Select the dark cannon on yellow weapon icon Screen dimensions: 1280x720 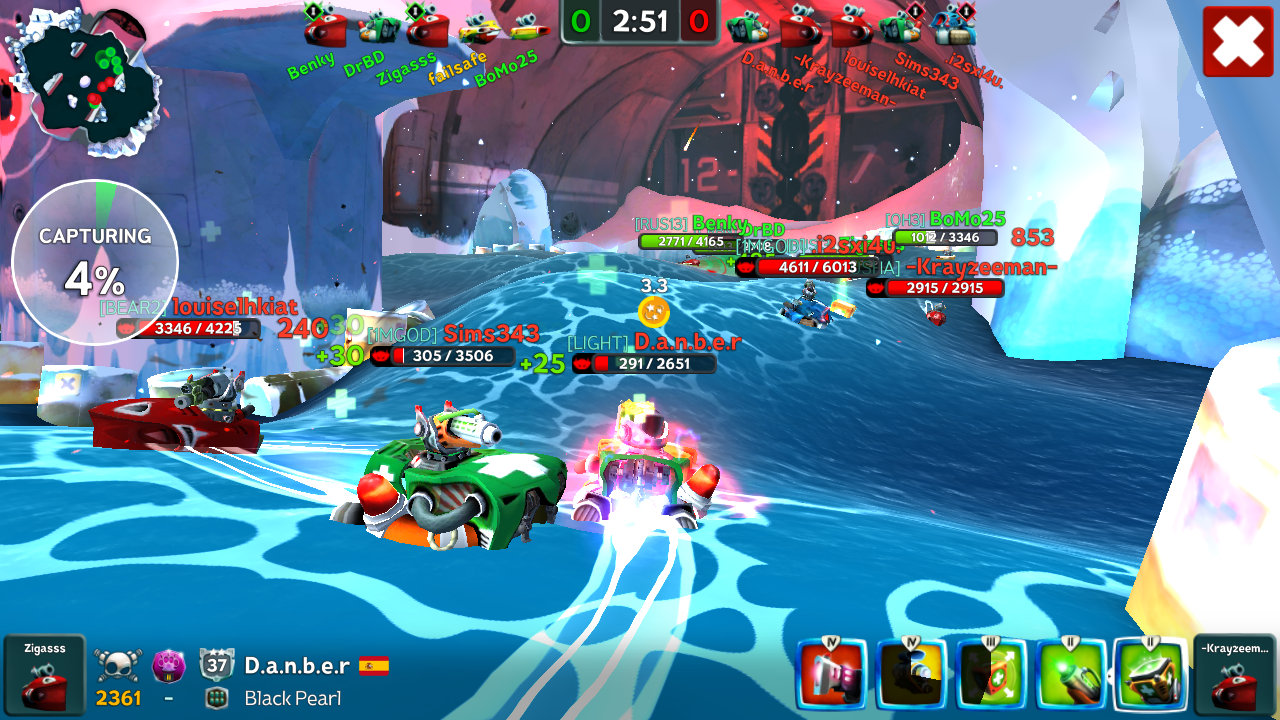(910, 674)
